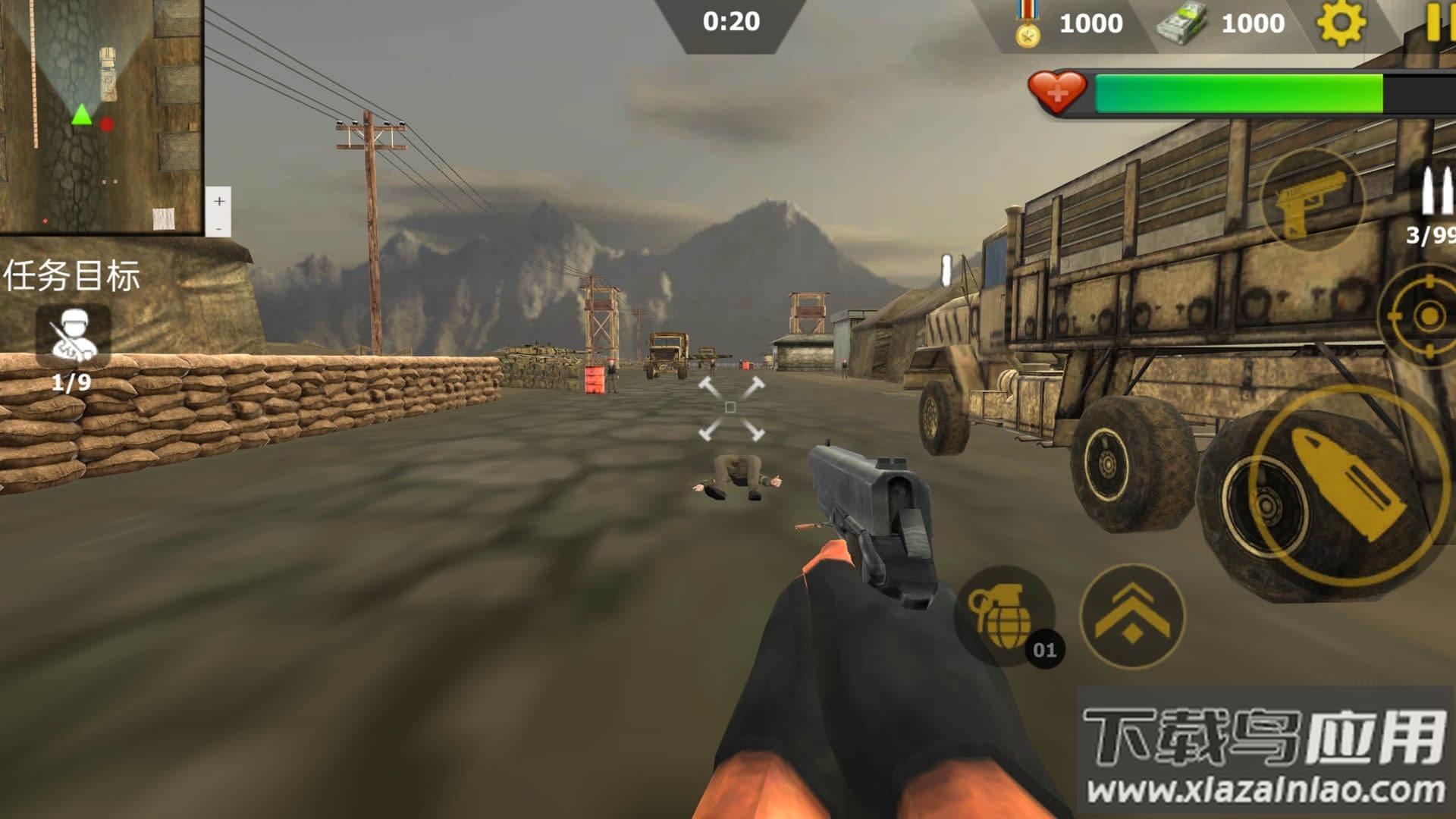The height and width of the screenshot is (819, 1456).
Task: Throw a grenade with the grenade button
Action: point(1003,616)
